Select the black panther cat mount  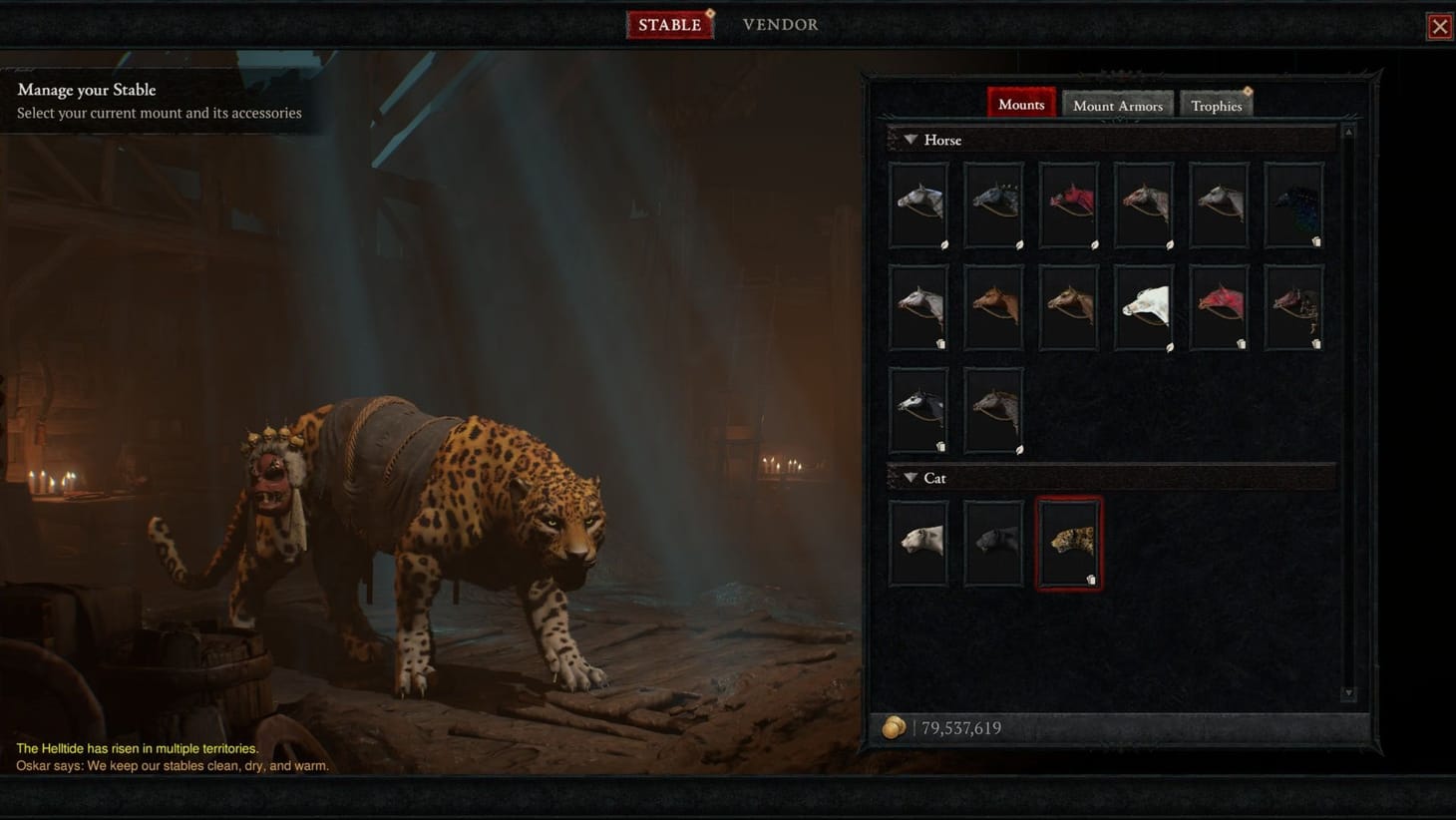click(x=992, y=542)
